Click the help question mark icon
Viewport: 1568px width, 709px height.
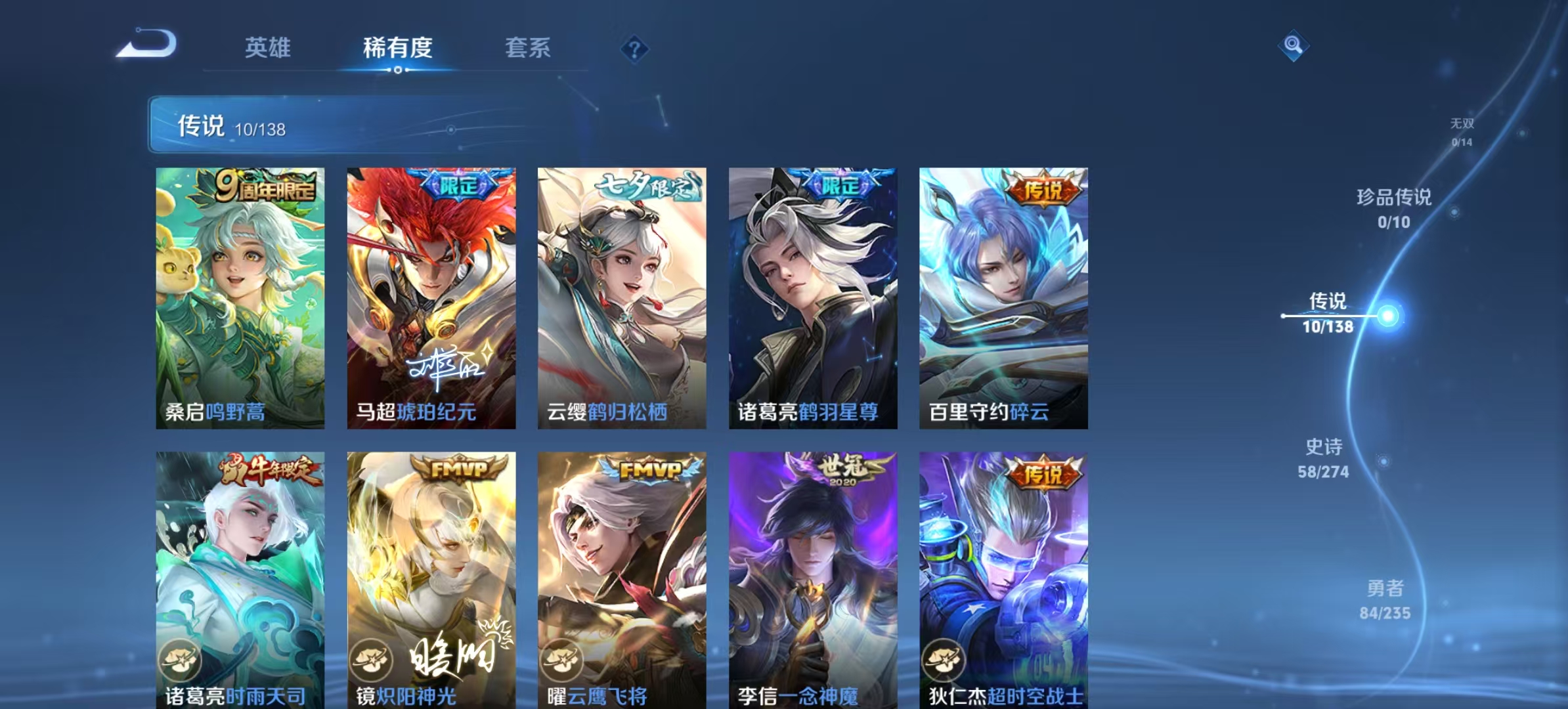pos(634,47)
